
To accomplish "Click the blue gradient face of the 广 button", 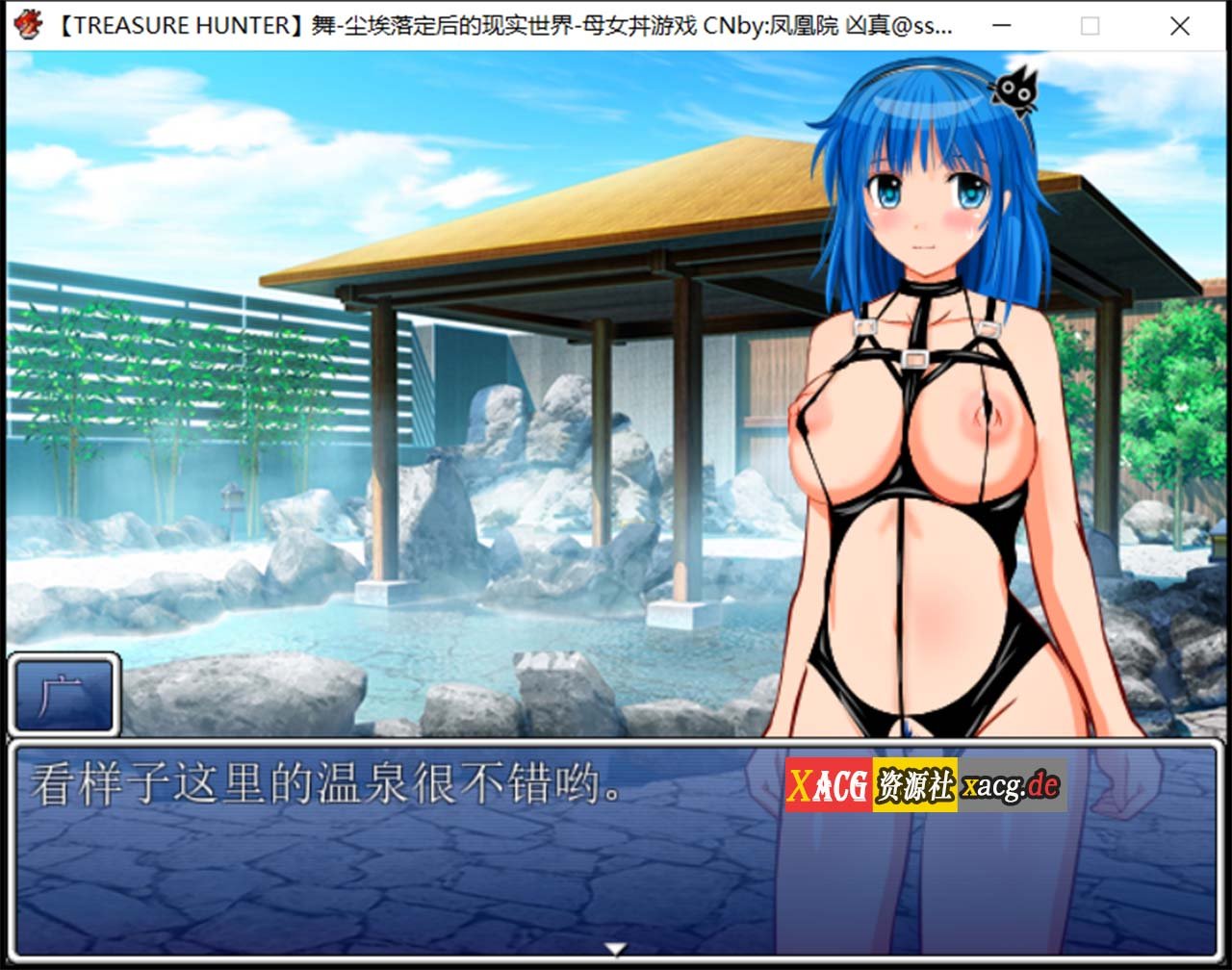I will coord(64,695).
